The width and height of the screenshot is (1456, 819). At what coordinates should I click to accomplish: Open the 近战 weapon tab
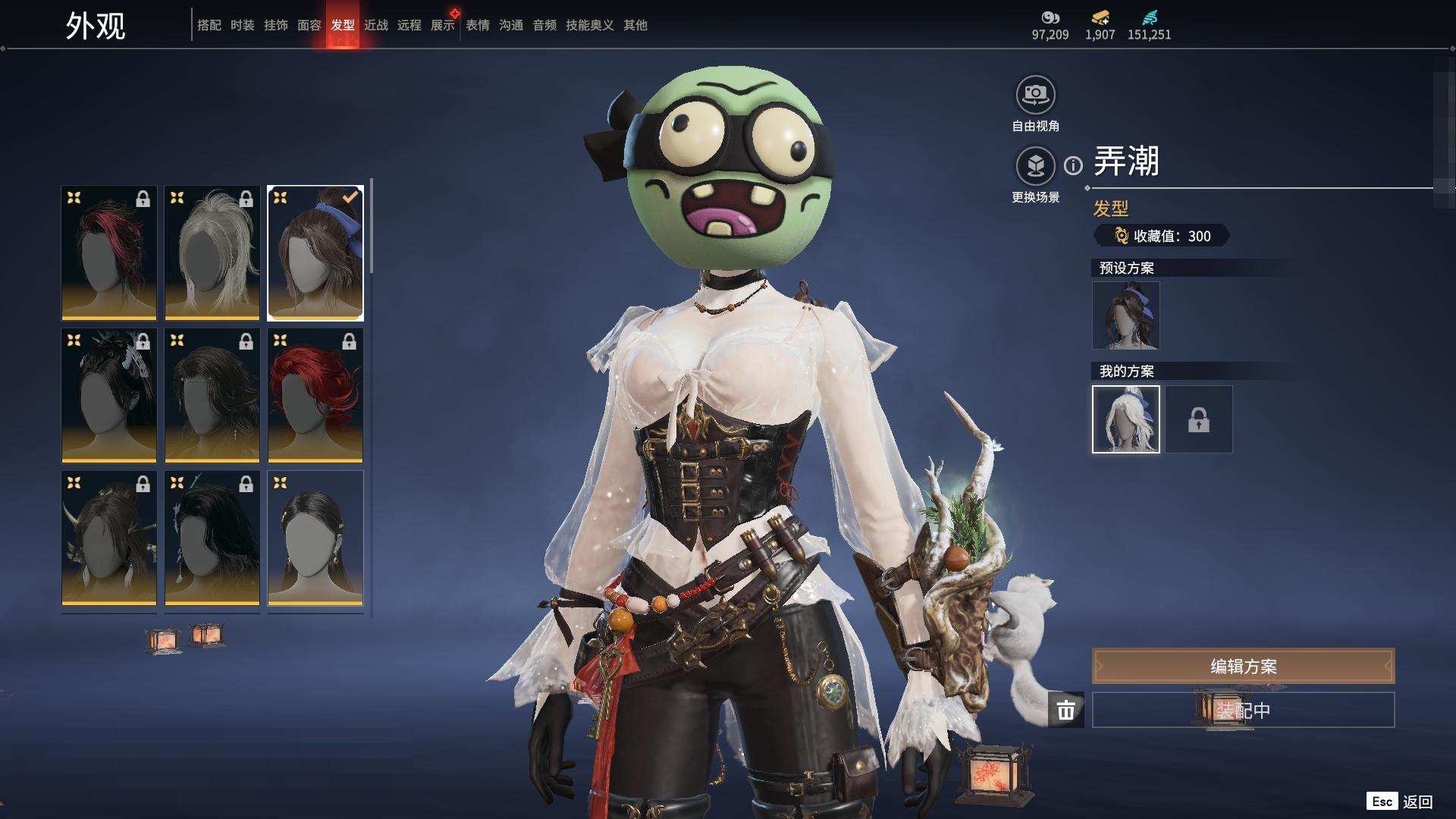click(x=376, y=25)
